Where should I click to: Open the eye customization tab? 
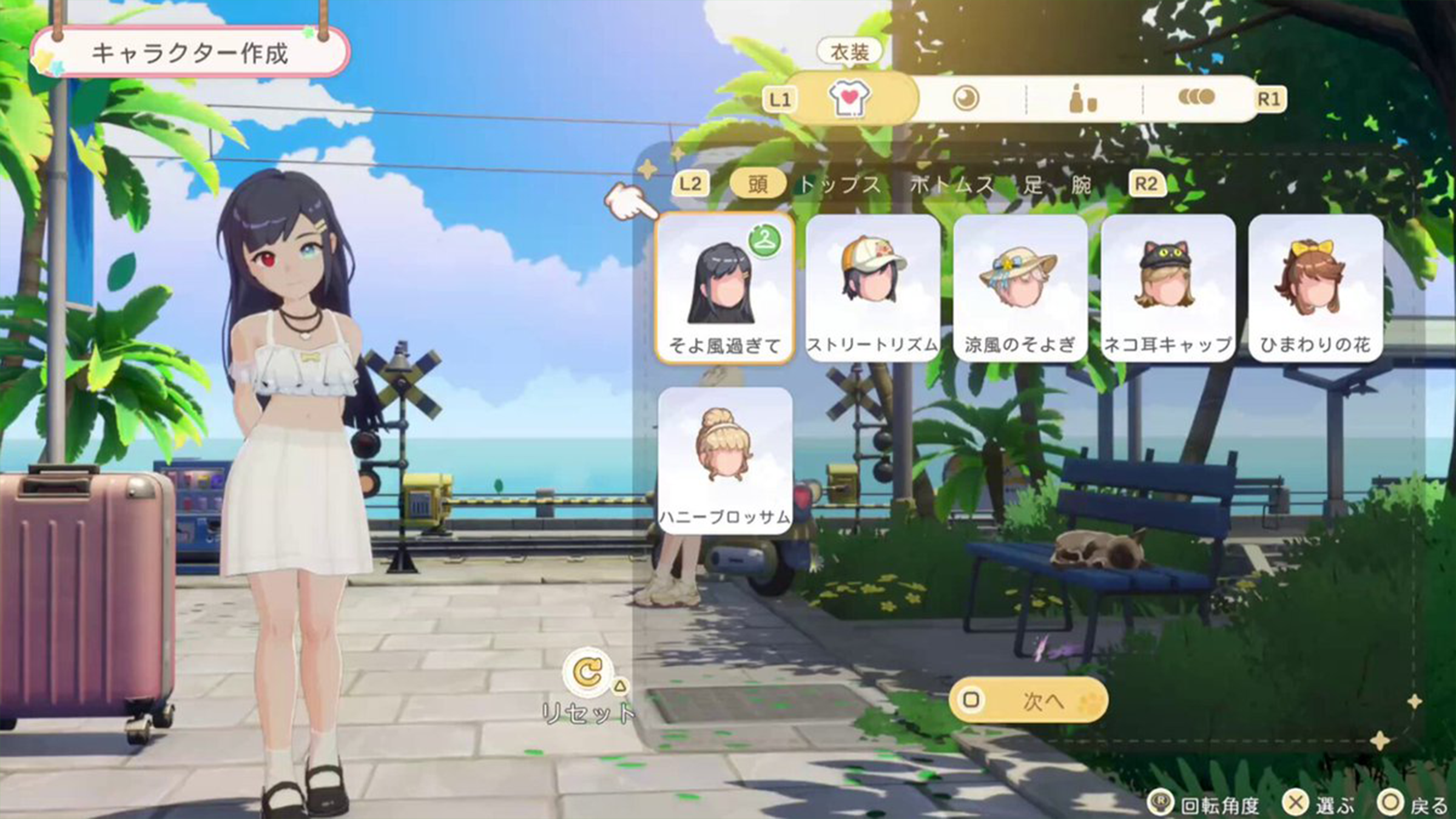coord(966,99)
